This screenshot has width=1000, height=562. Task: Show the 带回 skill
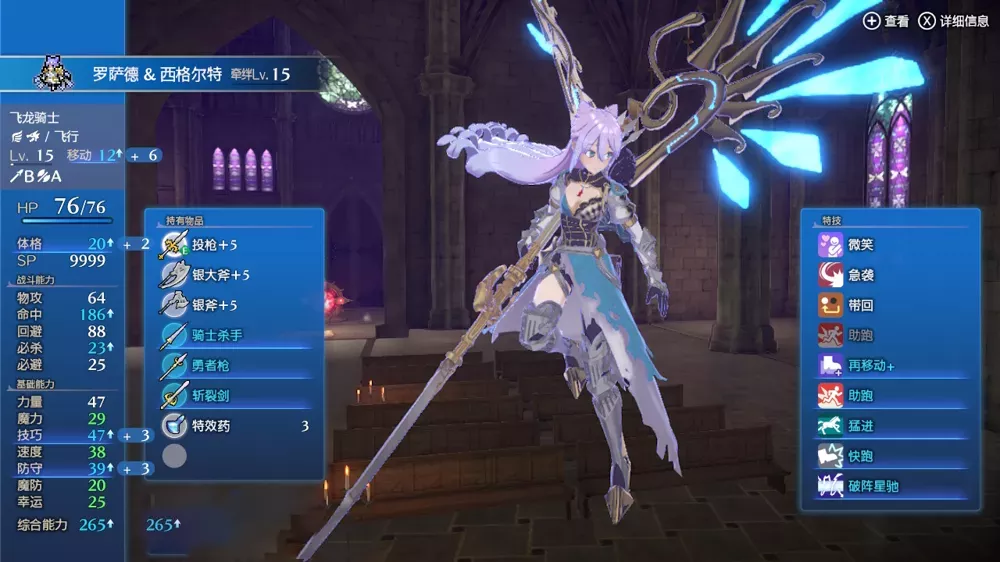(x=895, y=305)
